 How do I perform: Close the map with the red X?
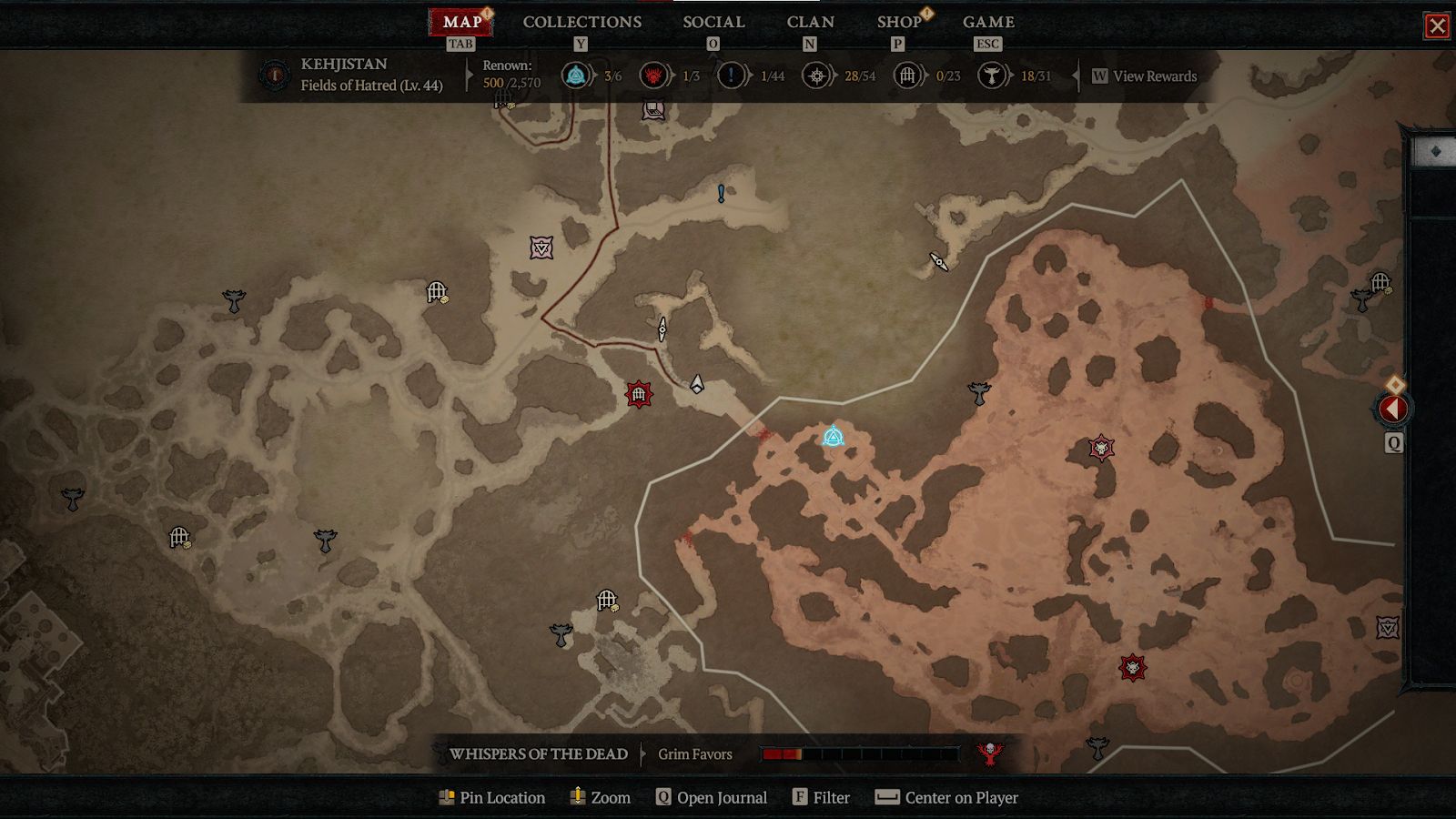click(1437, 25)
